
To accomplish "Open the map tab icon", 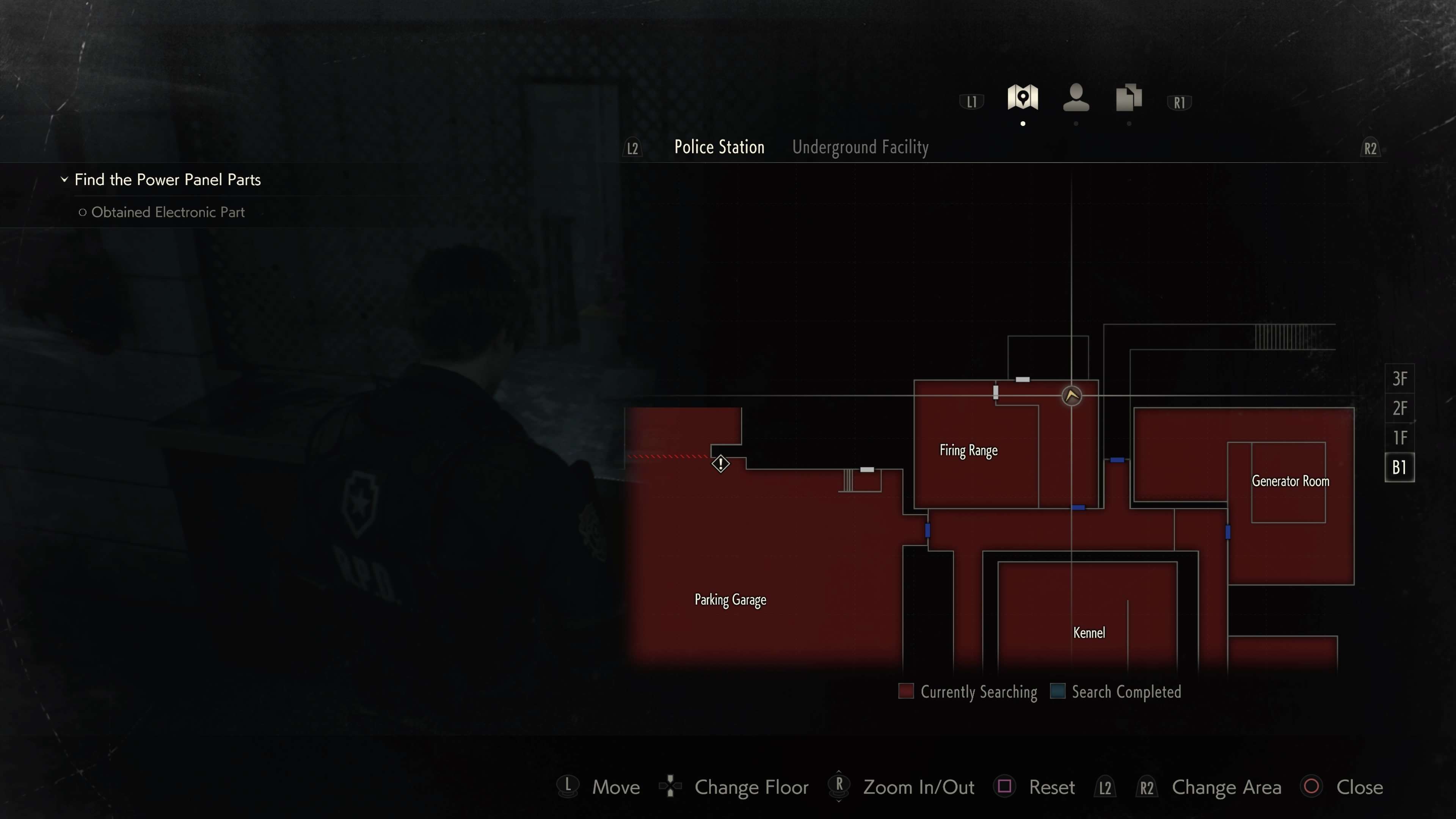I will [x=1023, y=98].
